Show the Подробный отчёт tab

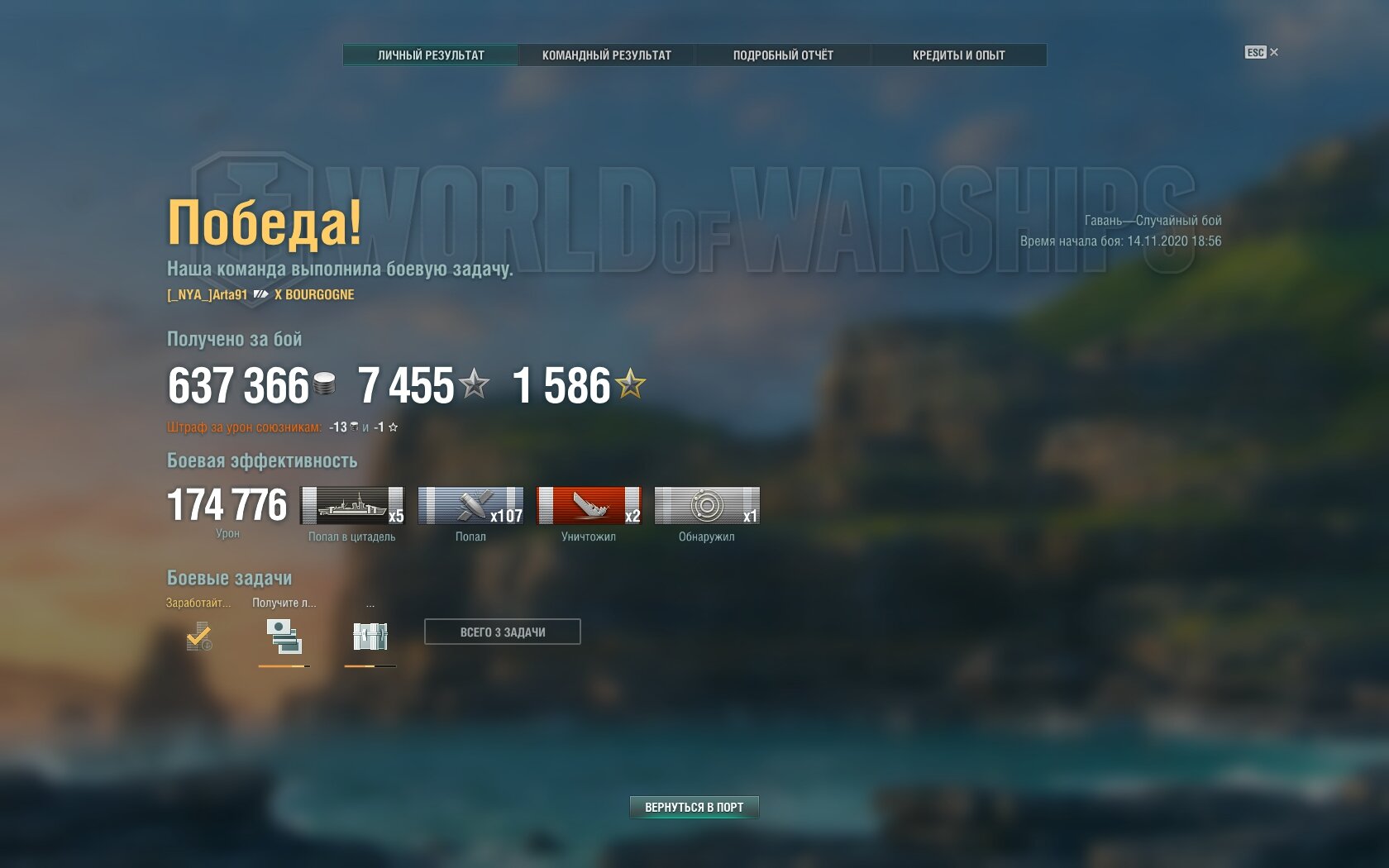[x=783, y=55]
